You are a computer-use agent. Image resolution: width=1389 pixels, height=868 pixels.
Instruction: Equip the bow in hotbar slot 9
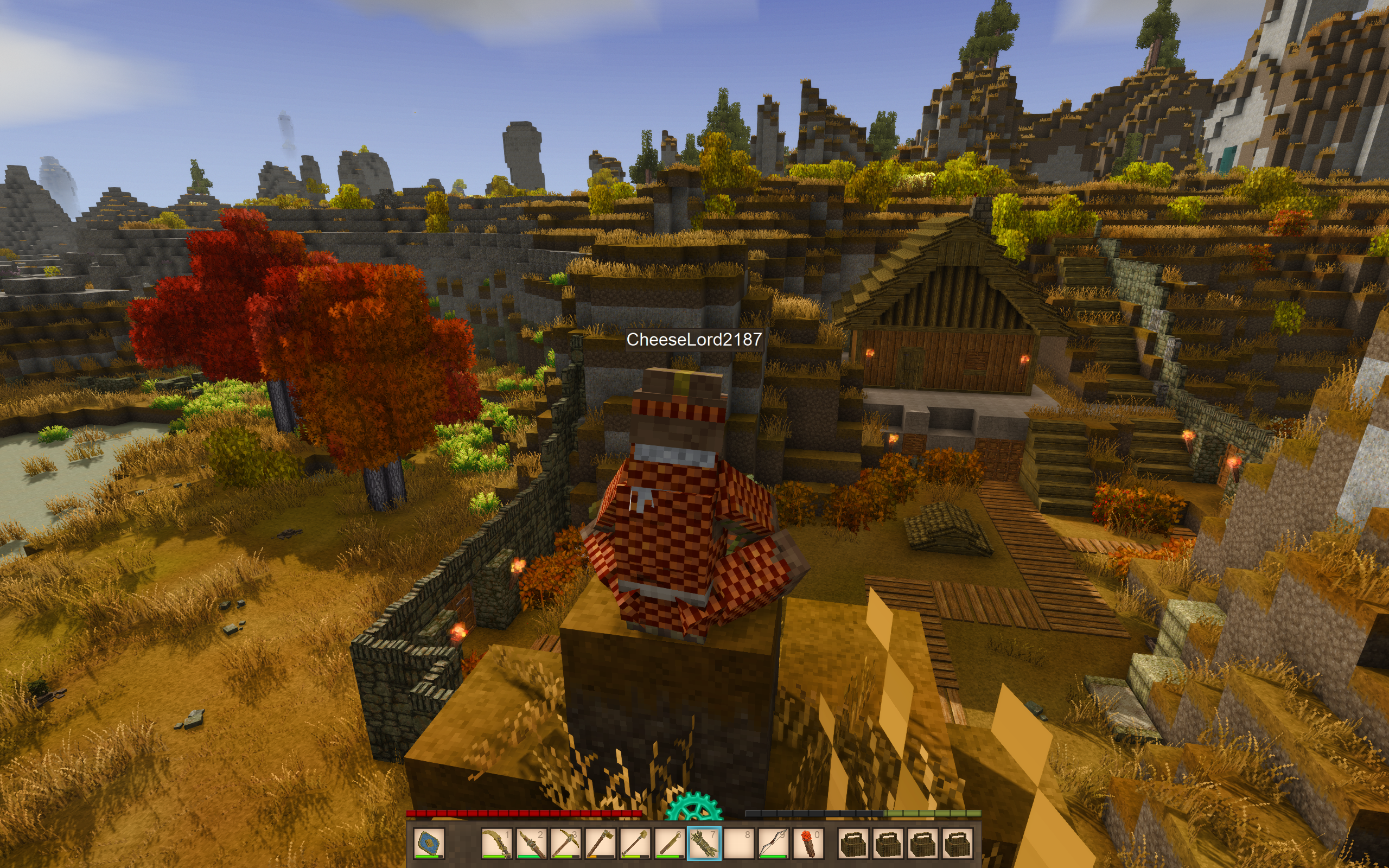tap(773, 843)
